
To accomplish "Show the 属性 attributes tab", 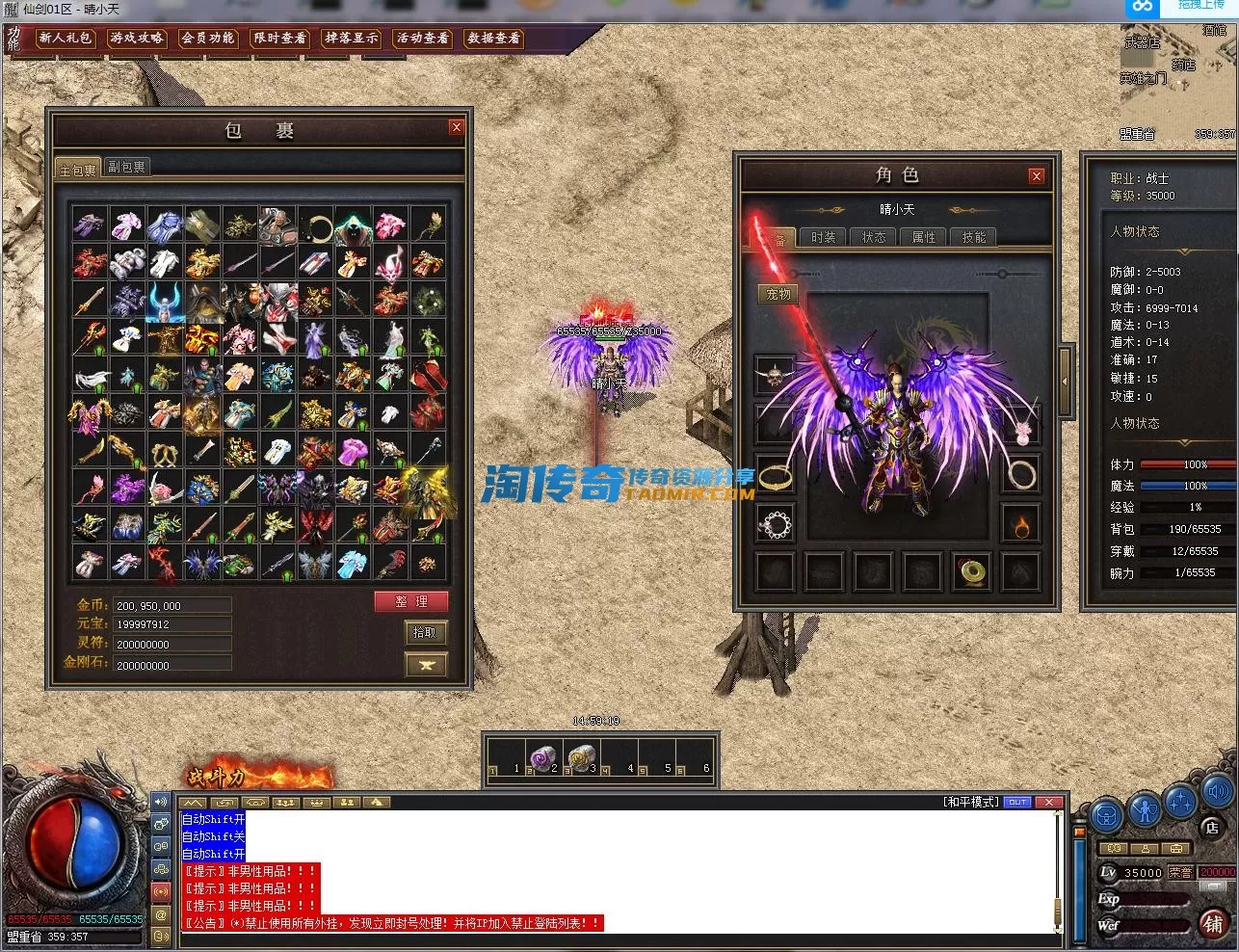I will tap(924, 237).
